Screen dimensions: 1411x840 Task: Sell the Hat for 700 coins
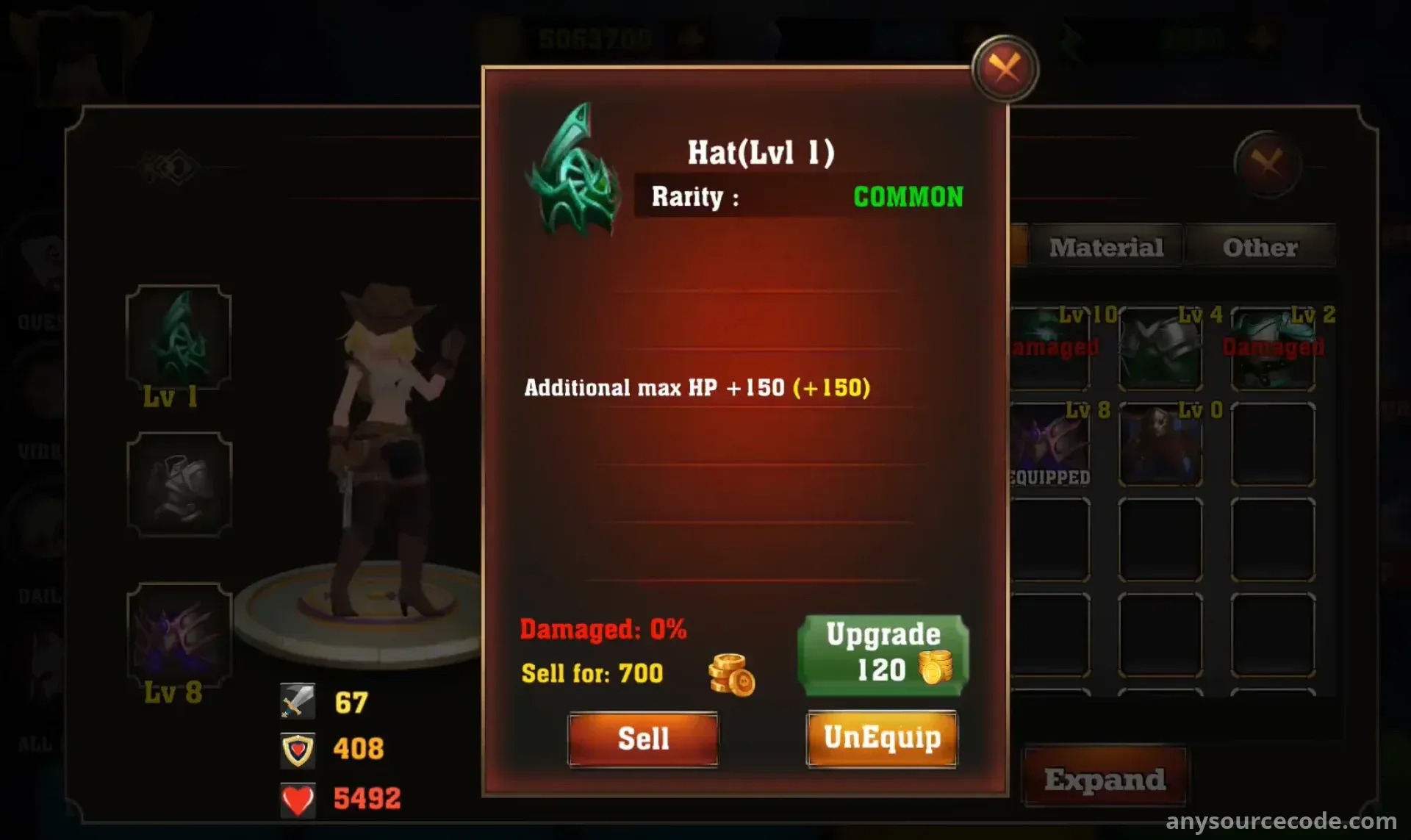click(643, 739)
